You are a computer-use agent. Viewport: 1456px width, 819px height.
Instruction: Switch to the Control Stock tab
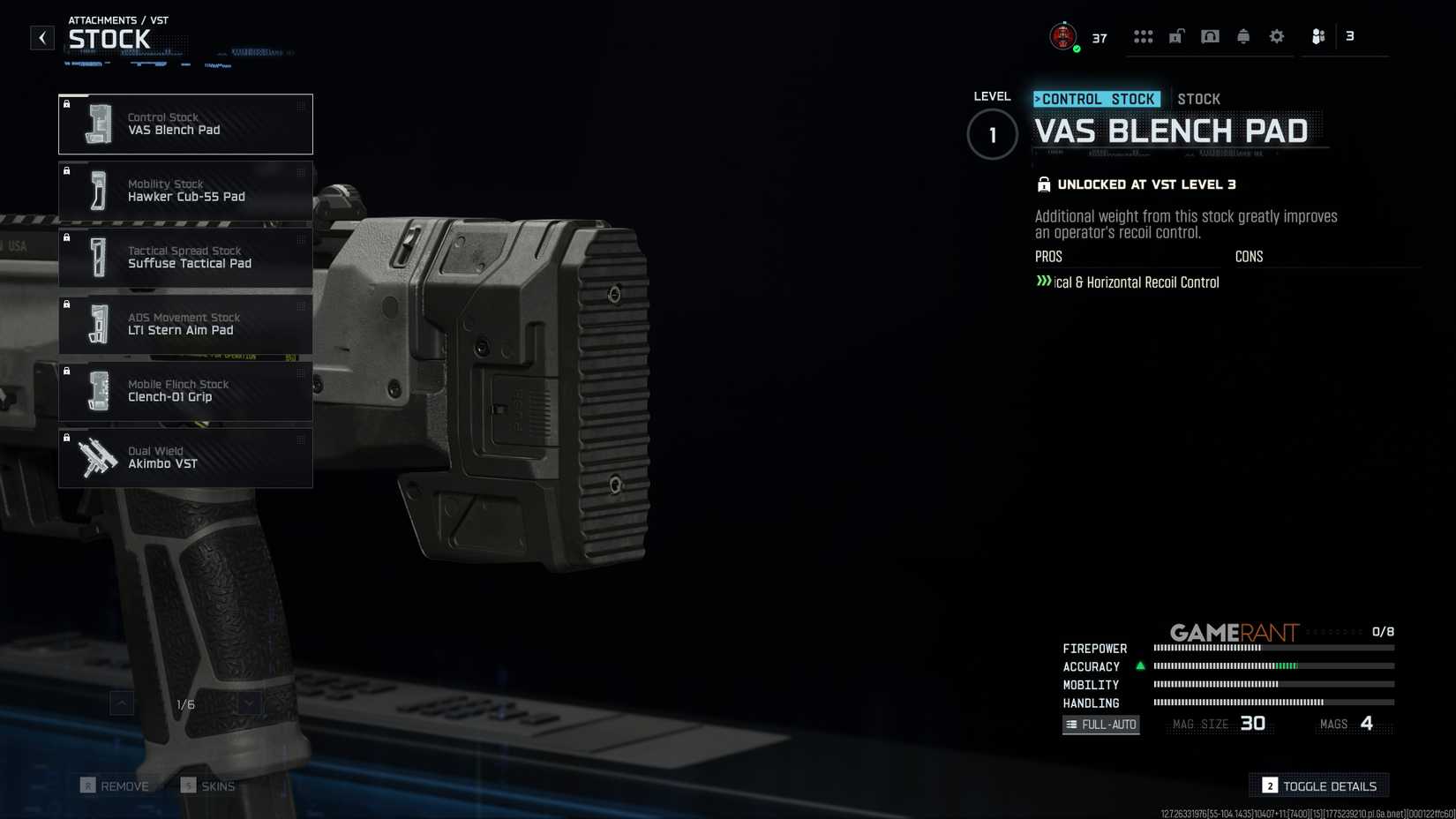coord(1097,99)
